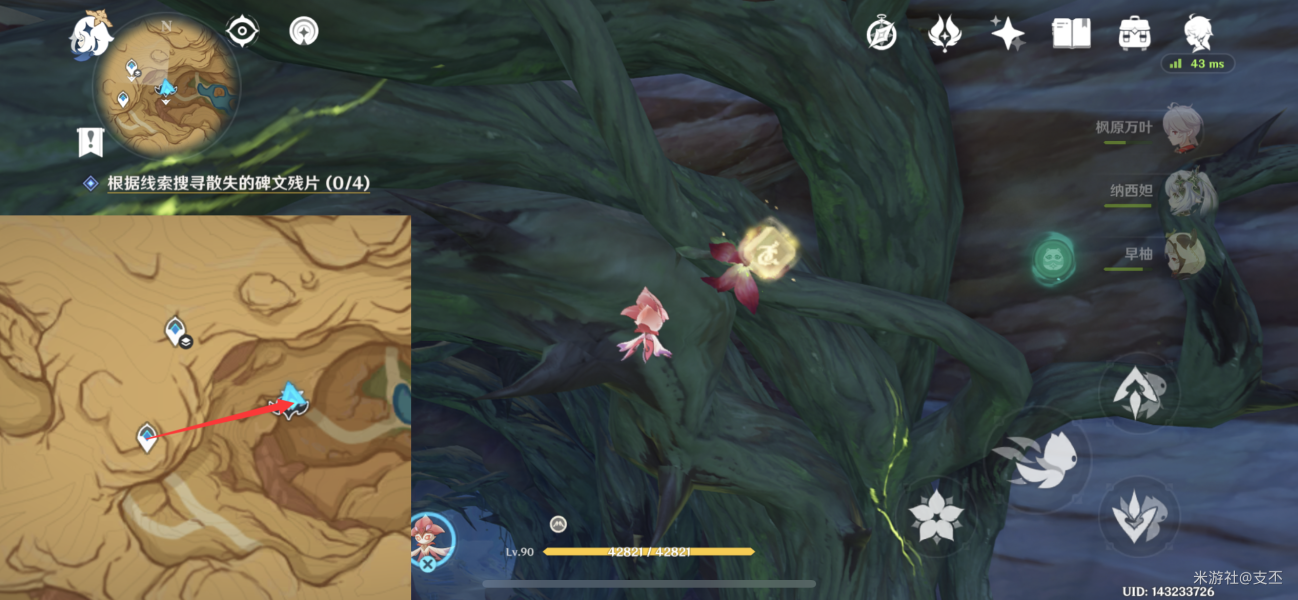Select the upper teleport waypoint on map inset
Screen dimensions: 1298x600
(177, 329)
